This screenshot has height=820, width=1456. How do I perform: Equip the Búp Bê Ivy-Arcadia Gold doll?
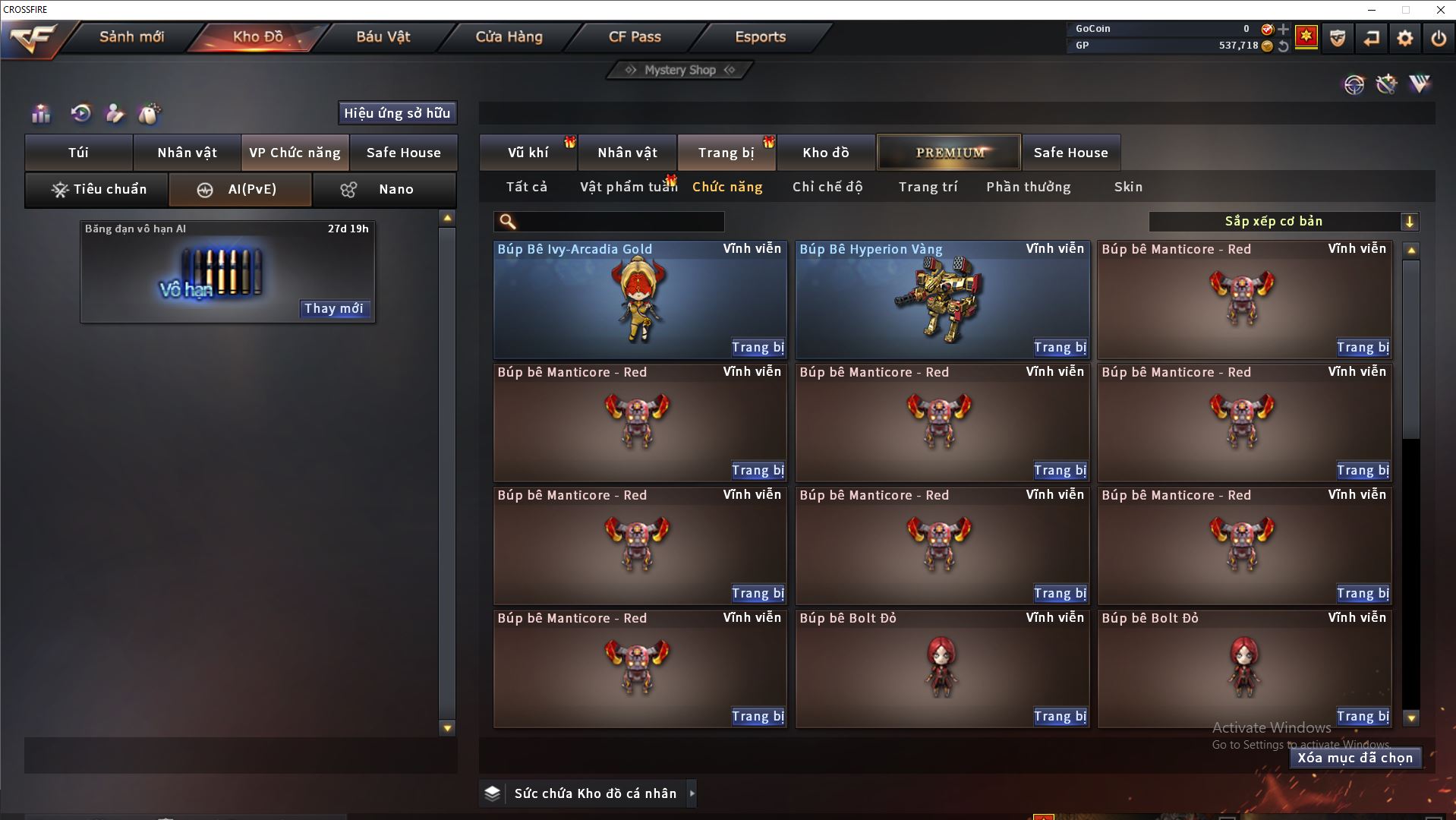tap(758, 347)
